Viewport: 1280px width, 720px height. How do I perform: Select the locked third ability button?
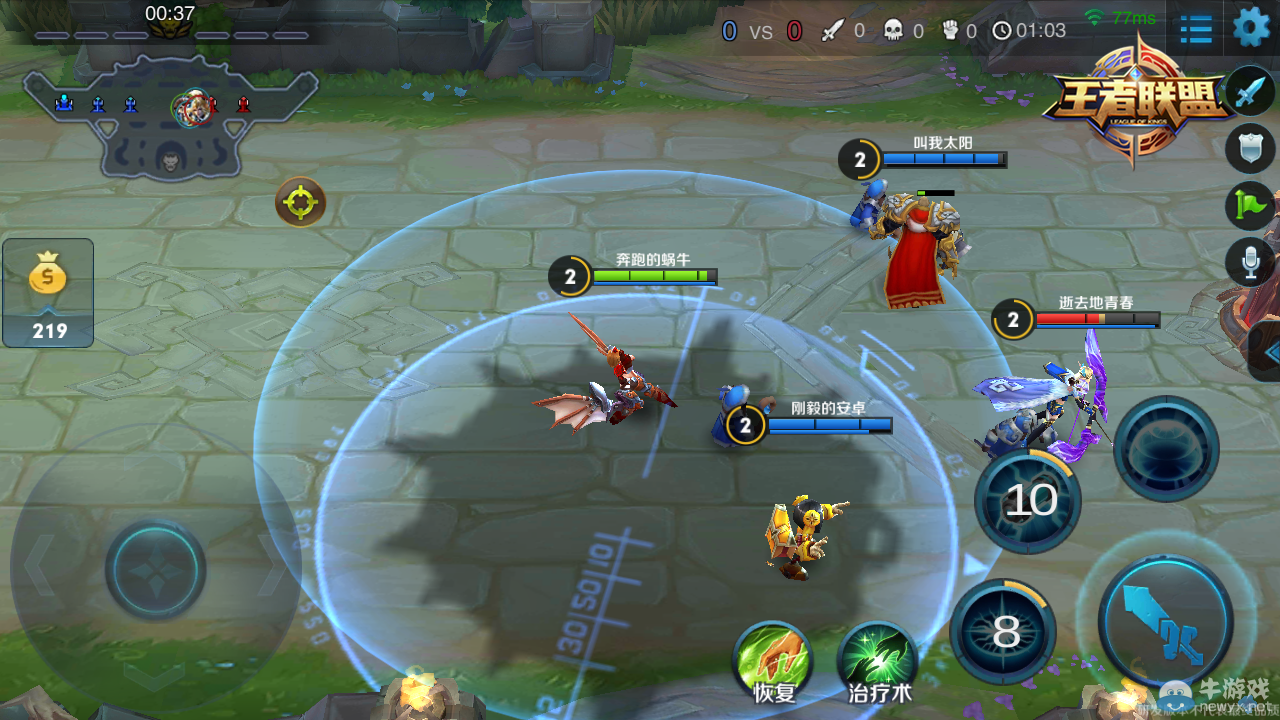click(1166, 449)
